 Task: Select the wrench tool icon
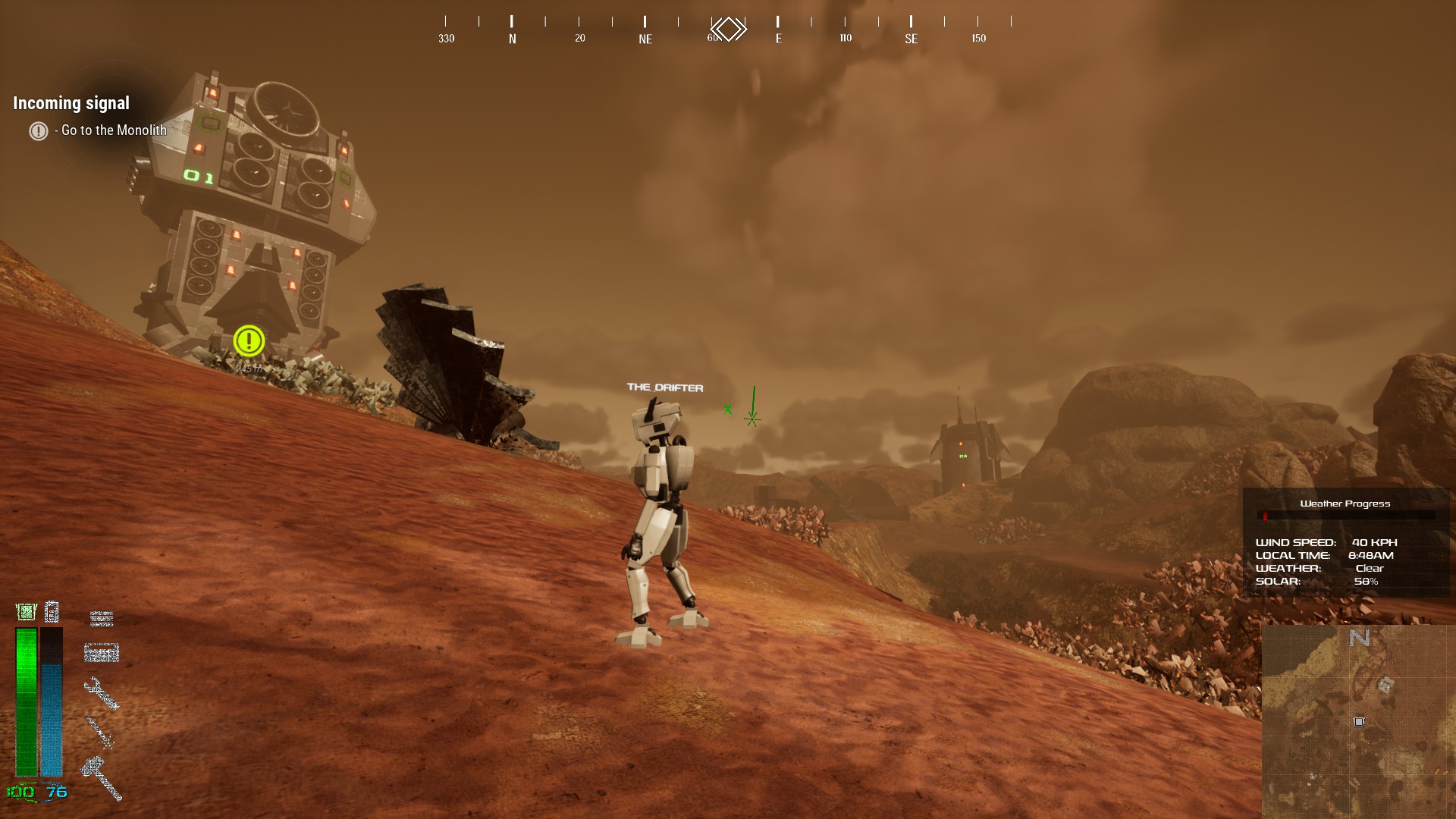(101, 692)
